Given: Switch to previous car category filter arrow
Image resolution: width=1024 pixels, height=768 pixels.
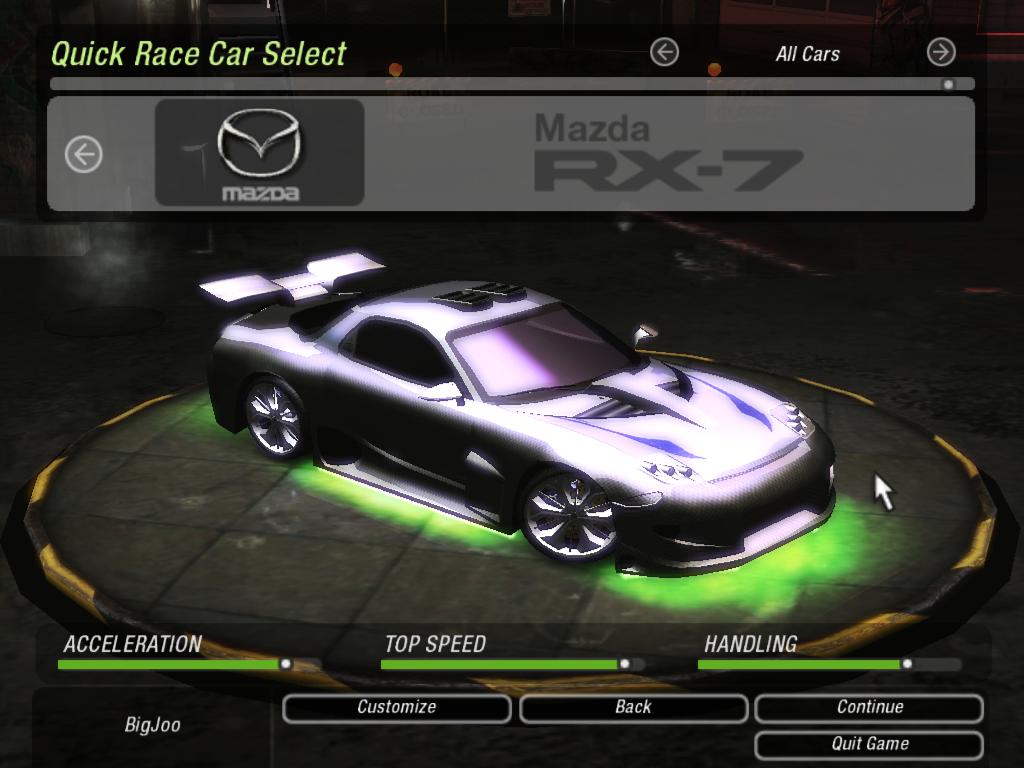Looking at the screenshot, I should tap(664, 53).
